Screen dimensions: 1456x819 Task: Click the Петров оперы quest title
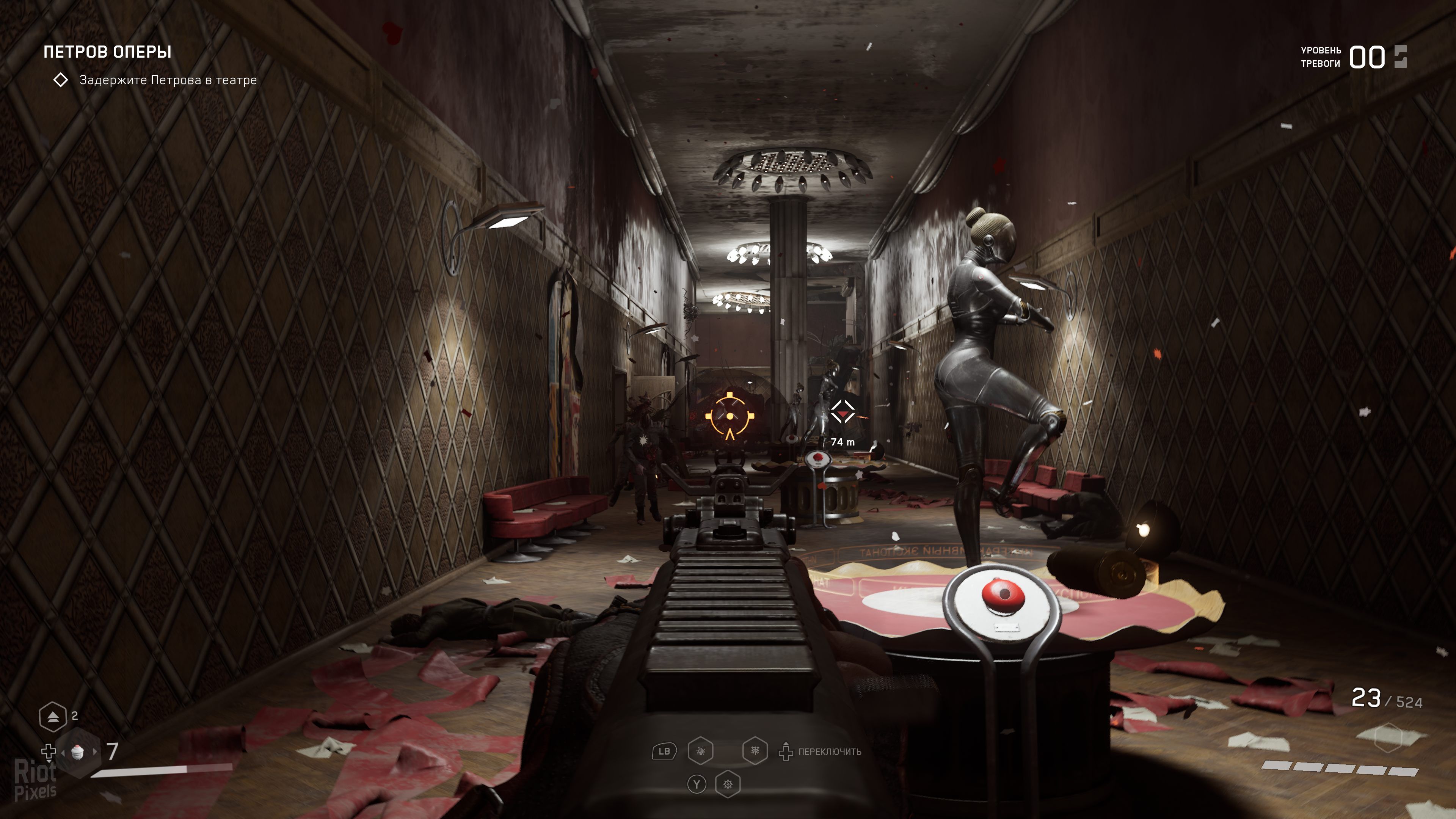[x=107, y=52]
